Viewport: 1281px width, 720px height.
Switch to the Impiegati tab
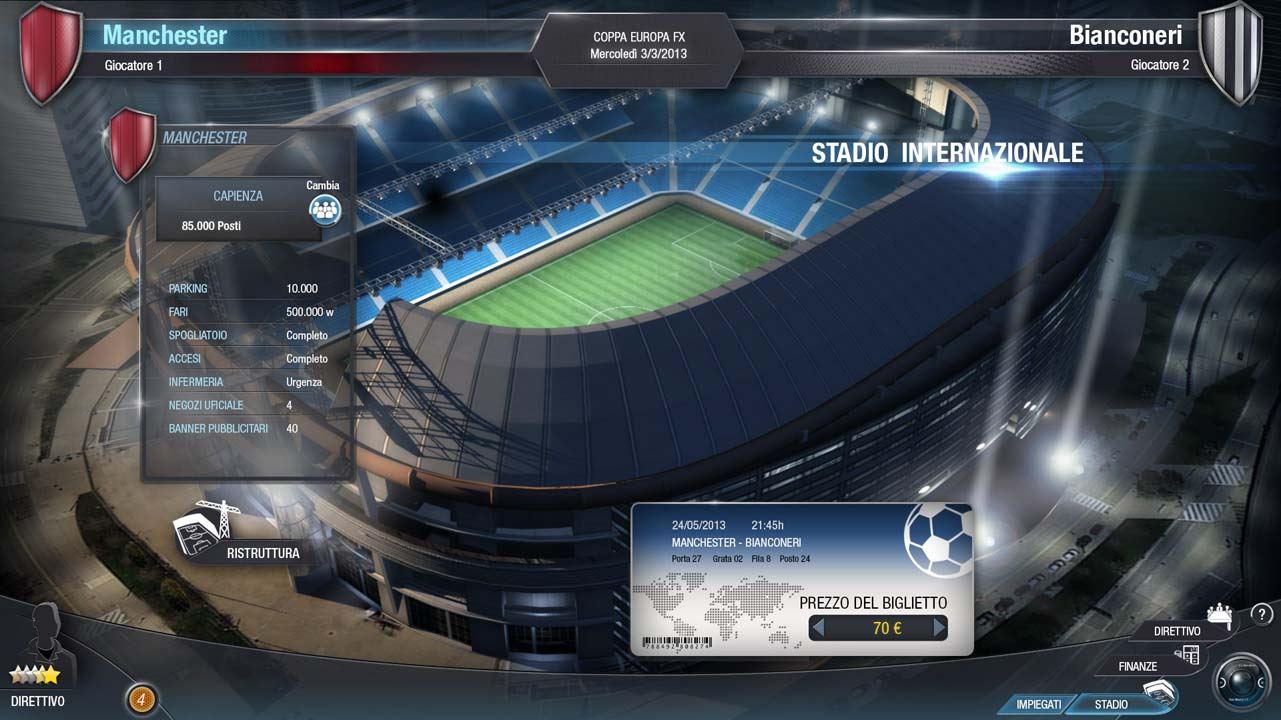pyautogui.click(x=1039, y=704)
